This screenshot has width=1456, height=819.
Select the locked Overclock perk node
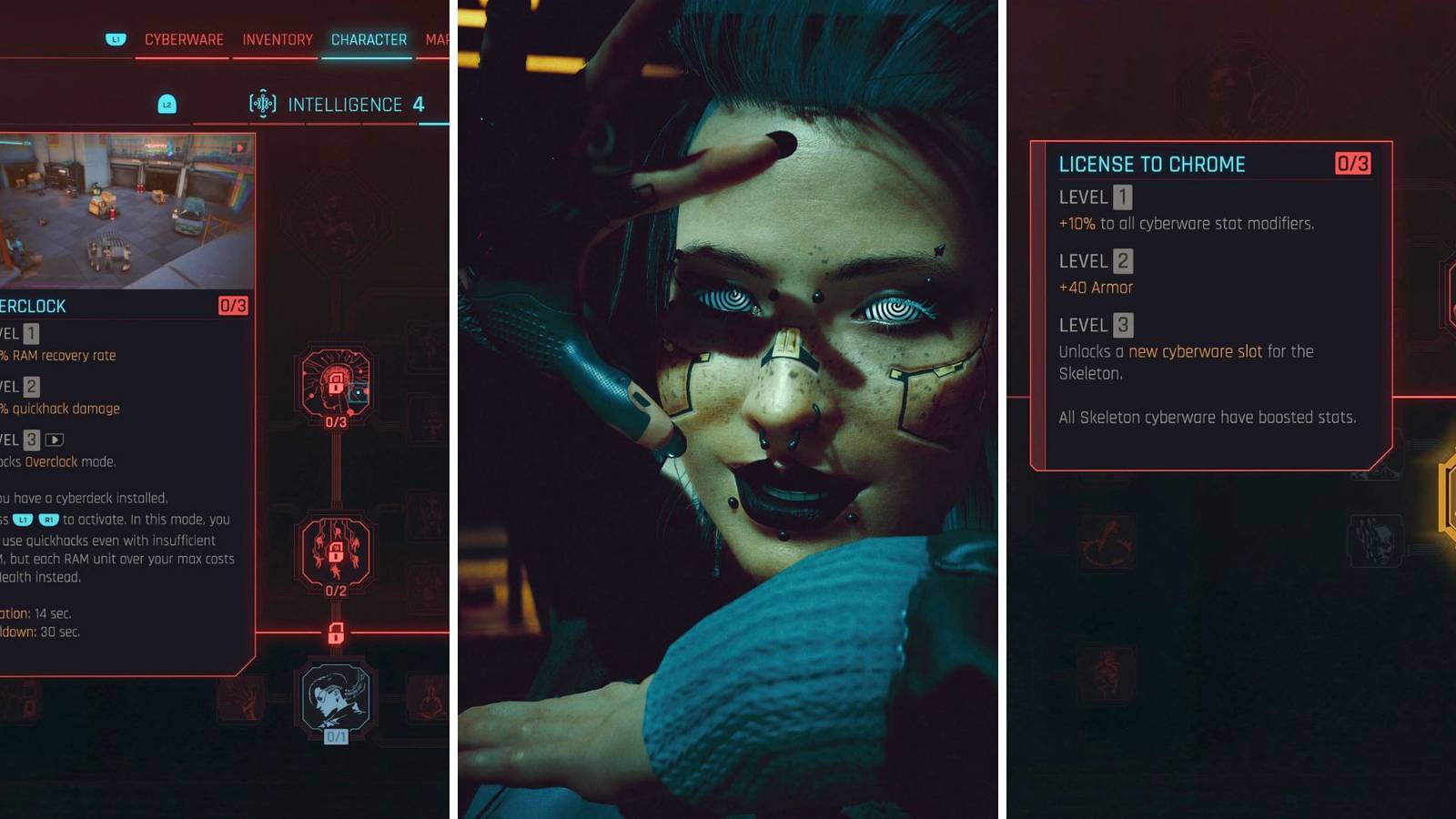click(x=335, y=382)
